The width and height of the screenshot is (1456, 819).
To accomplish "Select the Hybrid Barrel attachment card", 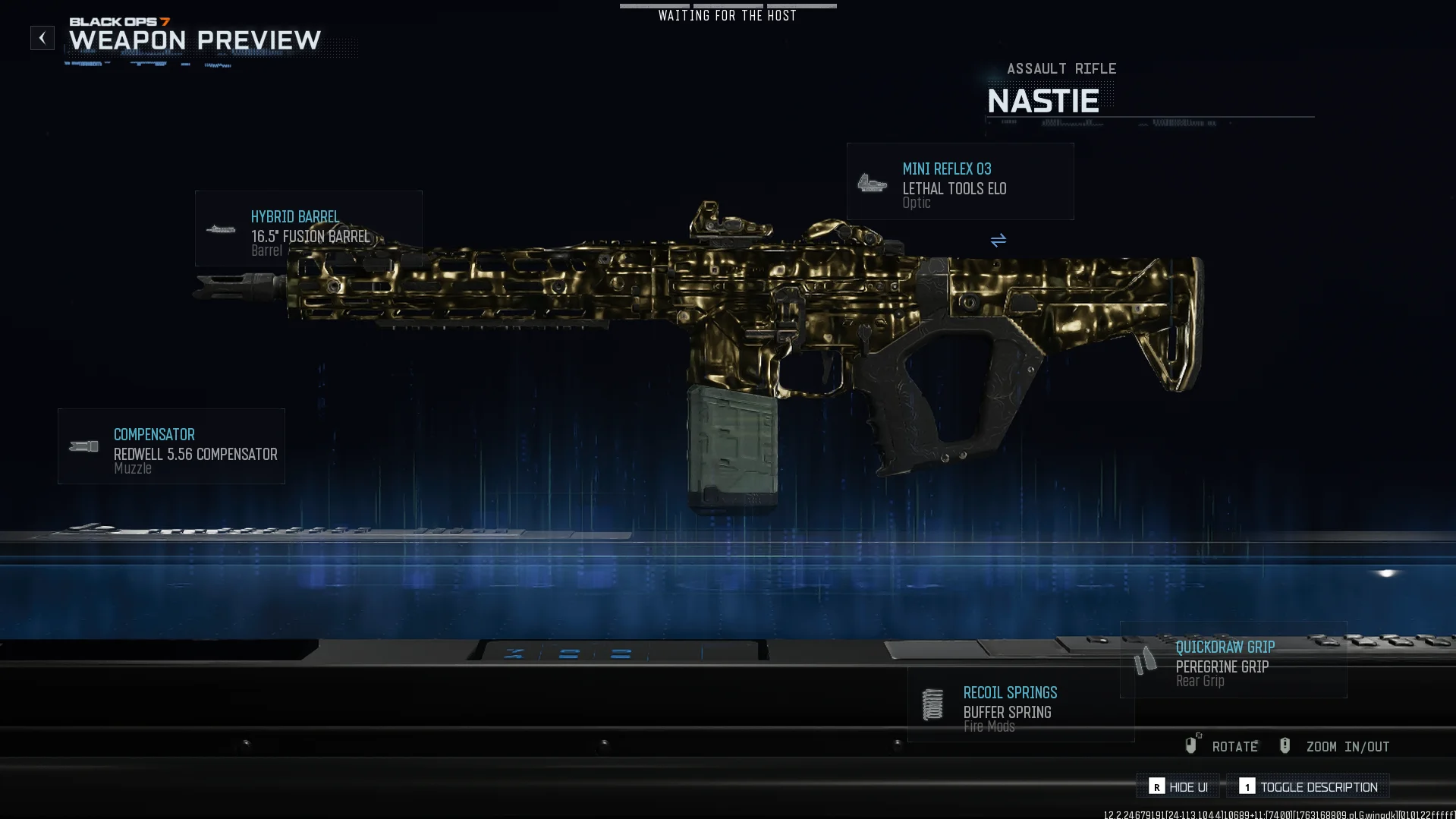I will (308, 228).
